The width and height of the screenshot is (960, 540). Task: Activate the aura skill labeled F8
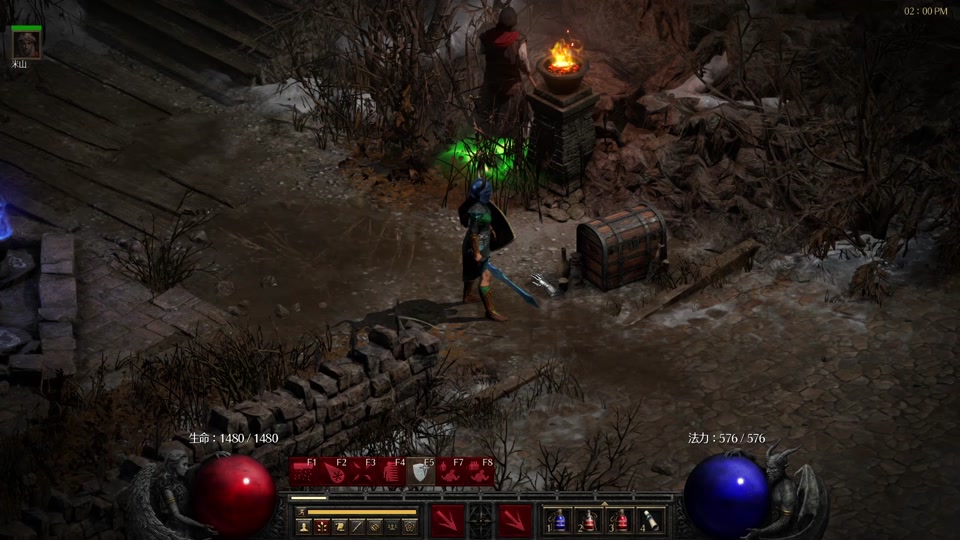(x=480, y=471)
